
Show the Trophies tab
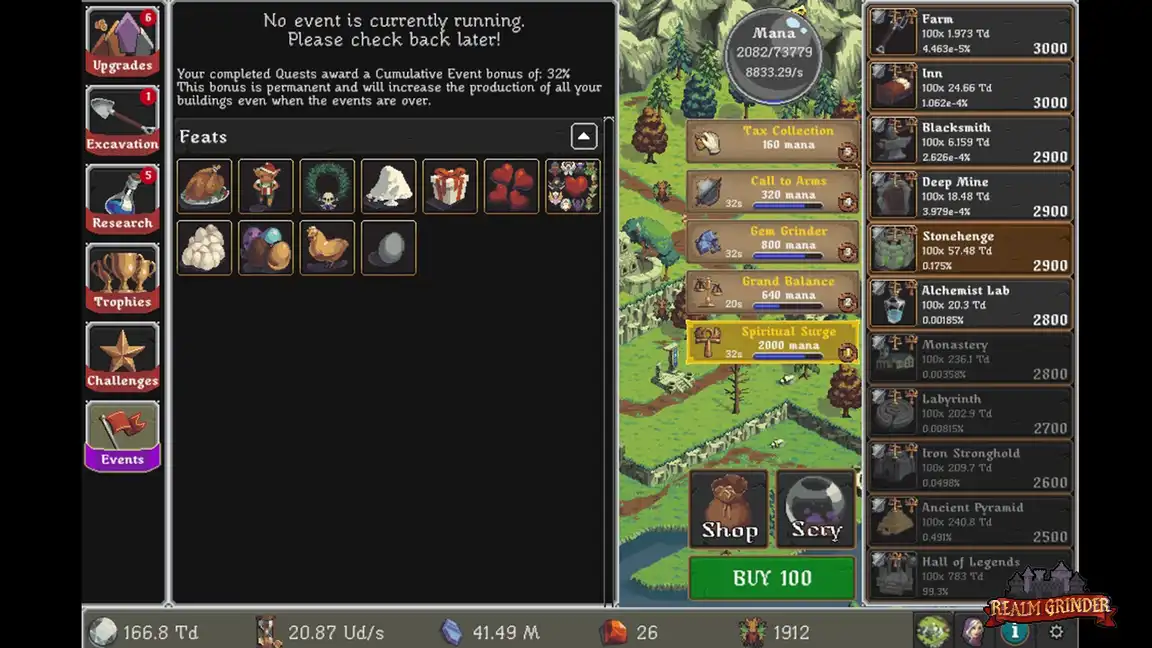coord(122,279)
